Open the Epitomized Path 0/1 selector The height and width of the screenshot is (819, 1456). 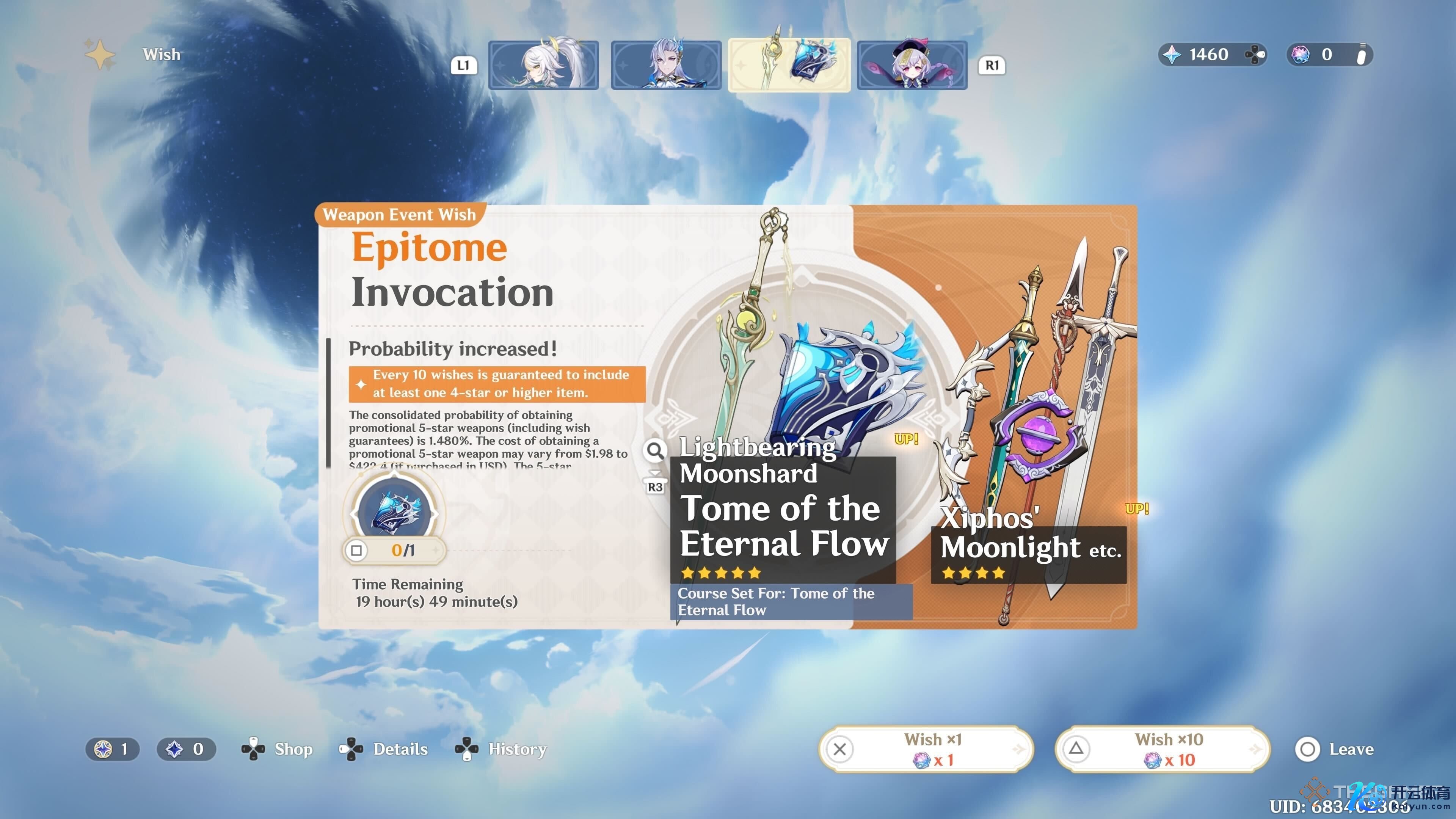point(394,549)
